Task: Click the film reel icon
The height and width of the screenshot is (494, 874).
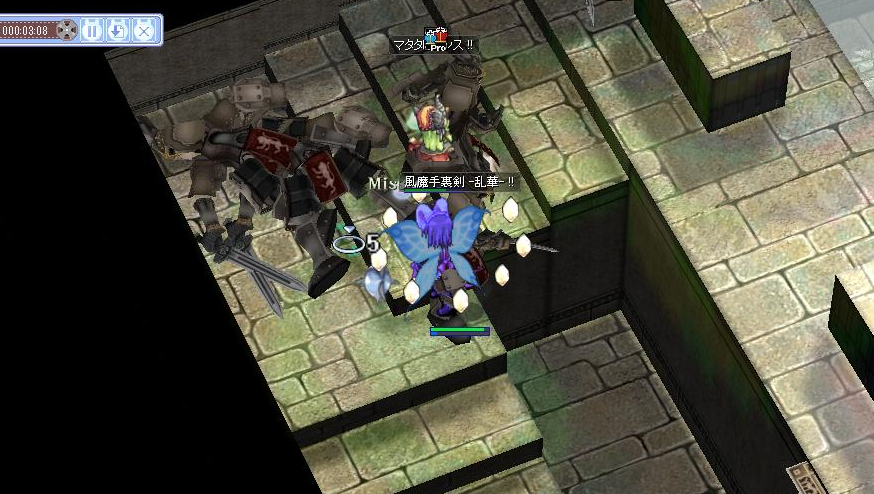Action: pyautogui.click(x=66, y=30)
